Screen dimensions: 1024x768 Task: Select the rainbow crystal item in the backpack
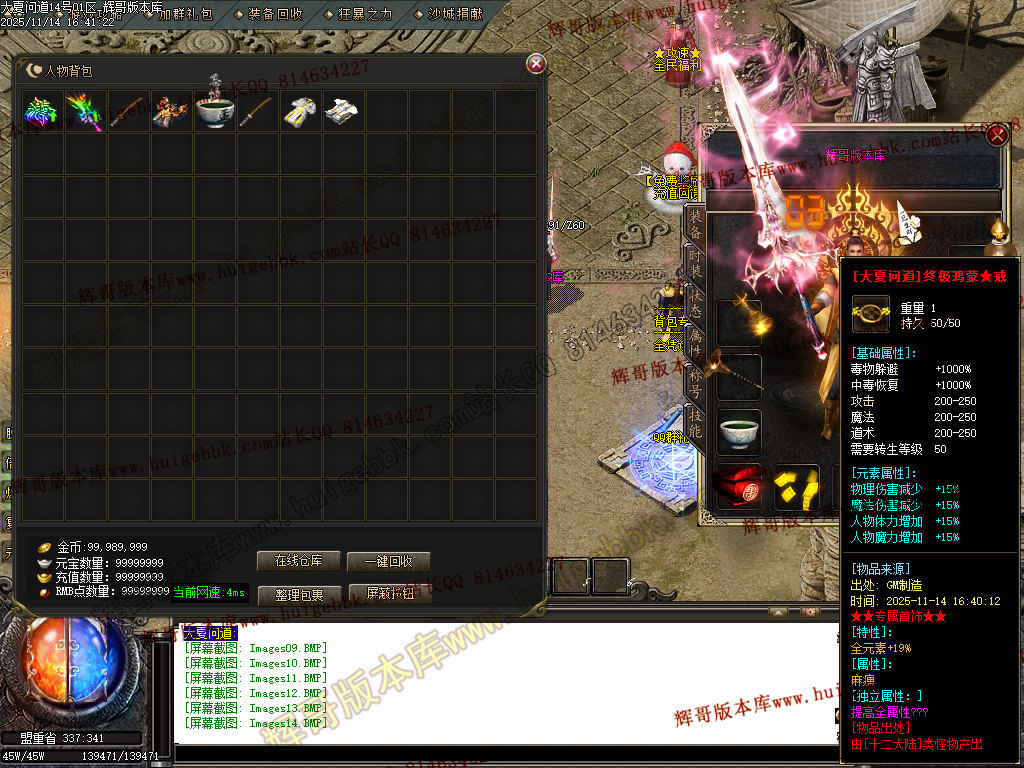tap(43, 111)
